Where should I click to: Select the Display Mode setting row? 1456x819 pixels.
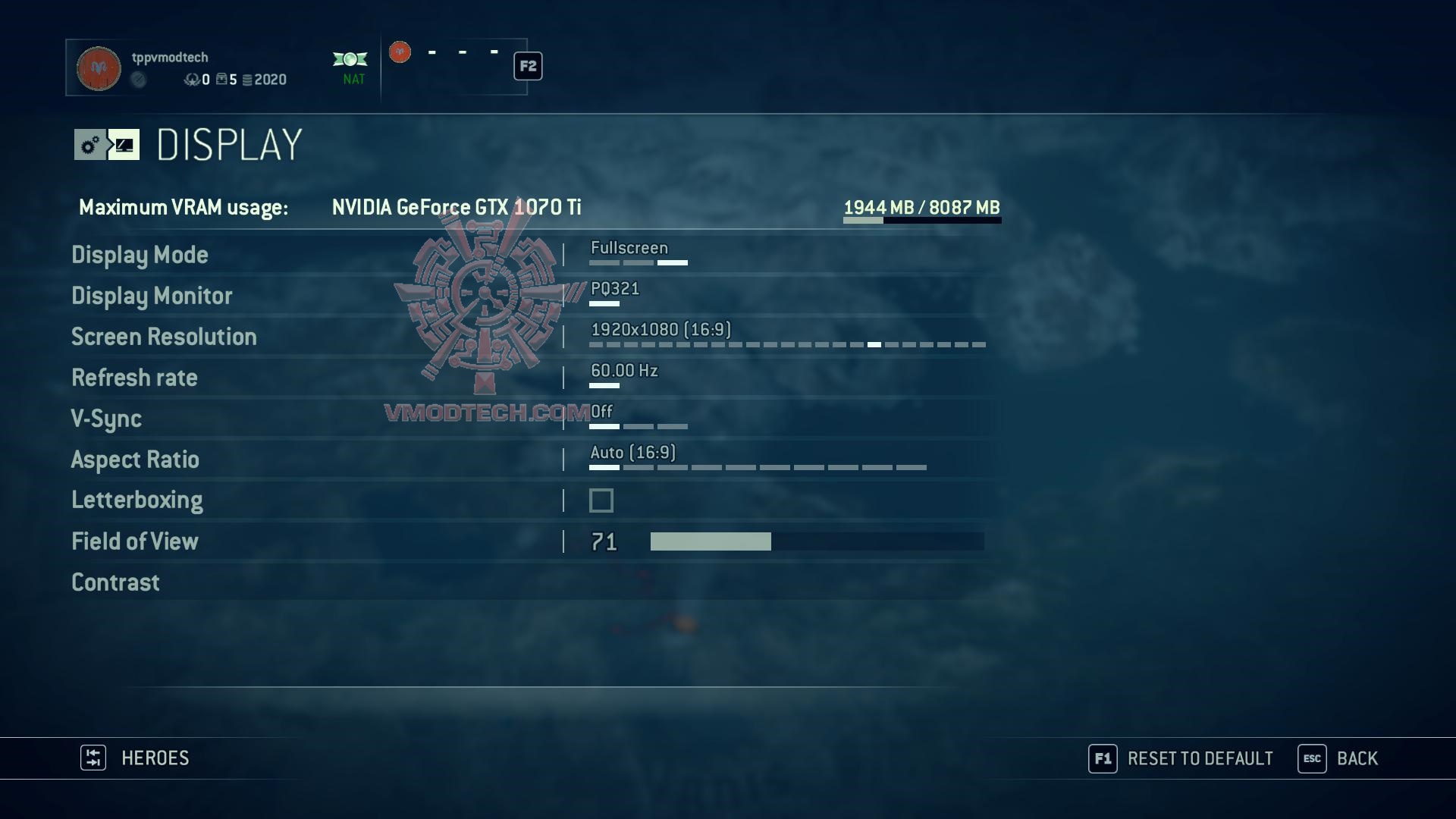(140, 255)
